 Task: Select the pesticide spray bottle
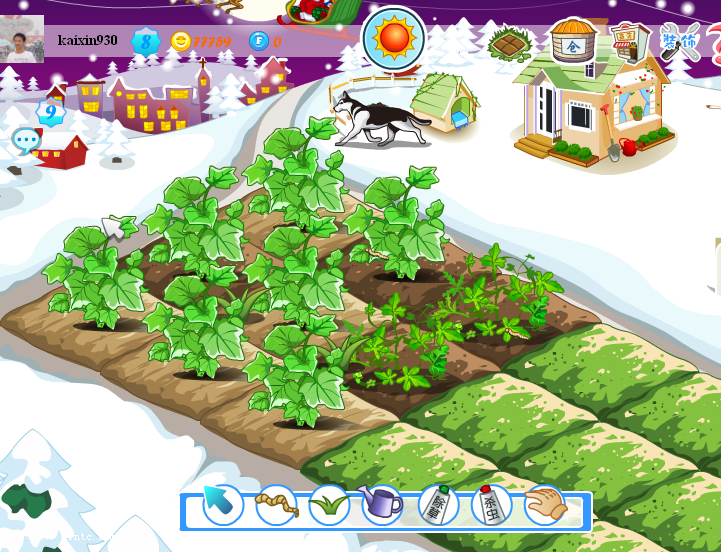coord(491,504)
